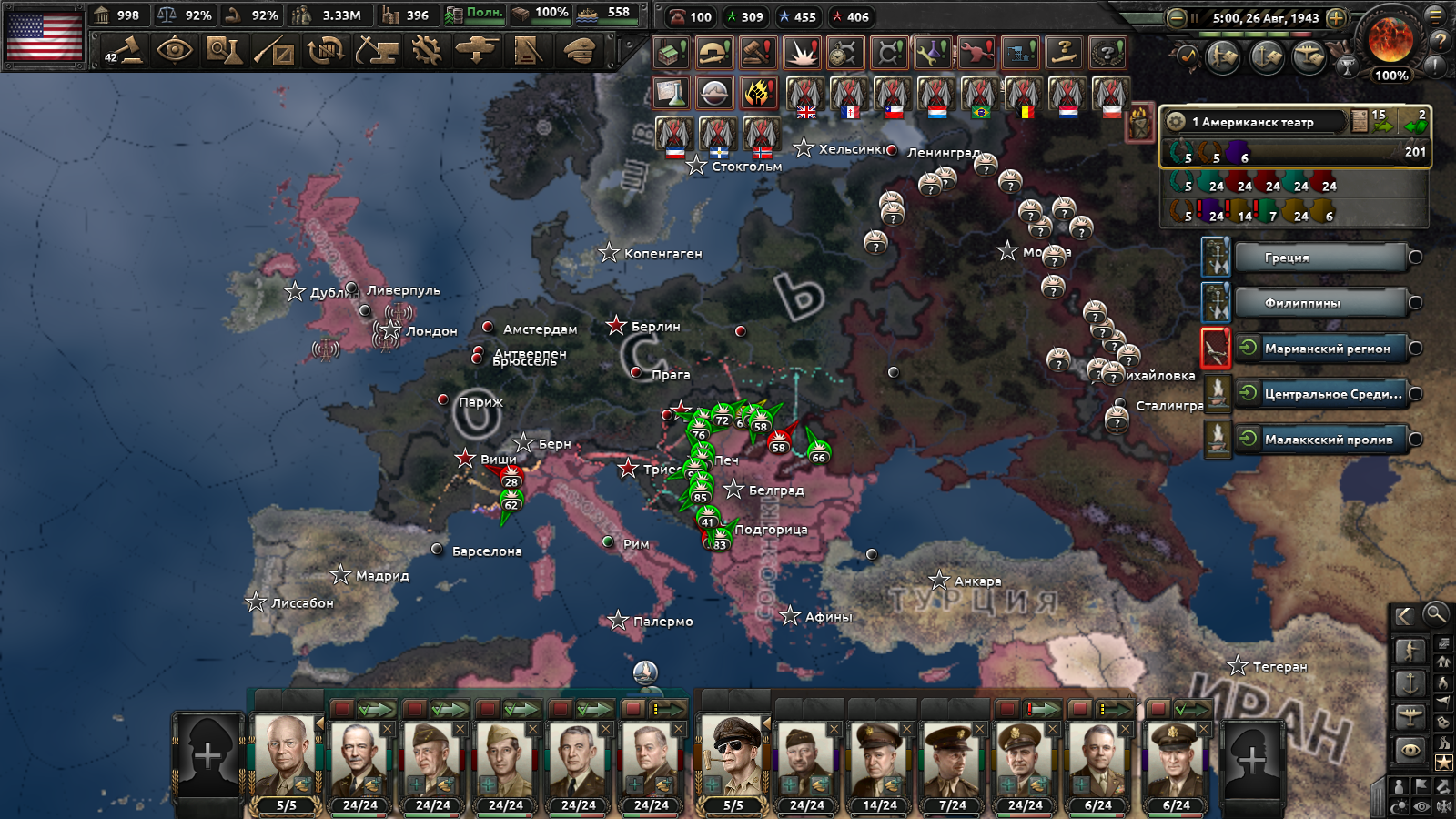Select the Филиппины naval invasion order
The width and height of the screenshot is (1456, 819).
(x=1319, y=303)
